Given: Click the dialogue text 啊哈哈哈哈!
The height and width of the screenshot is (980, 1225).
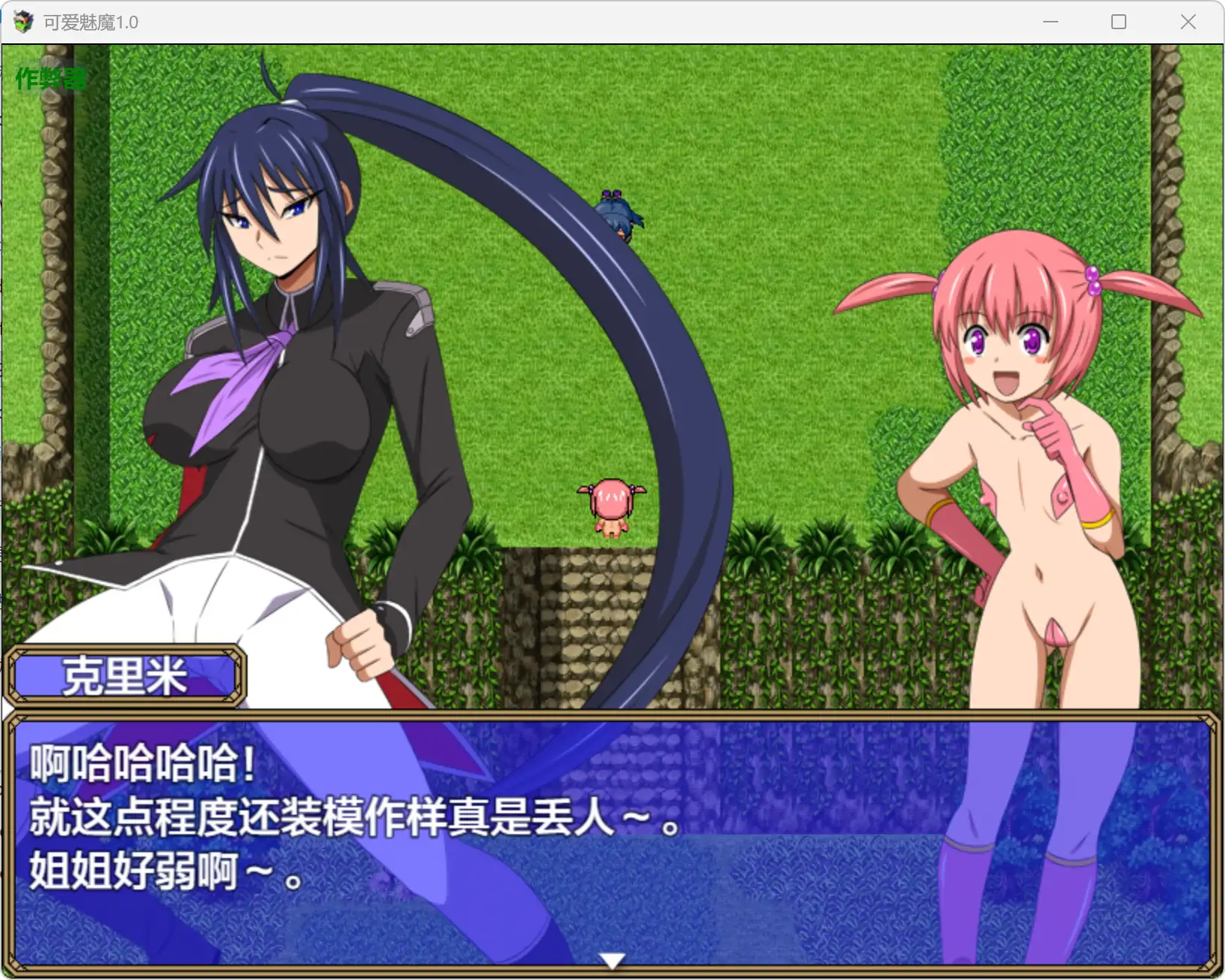Looking at the screenshot, I should click(x=142, y=763).
